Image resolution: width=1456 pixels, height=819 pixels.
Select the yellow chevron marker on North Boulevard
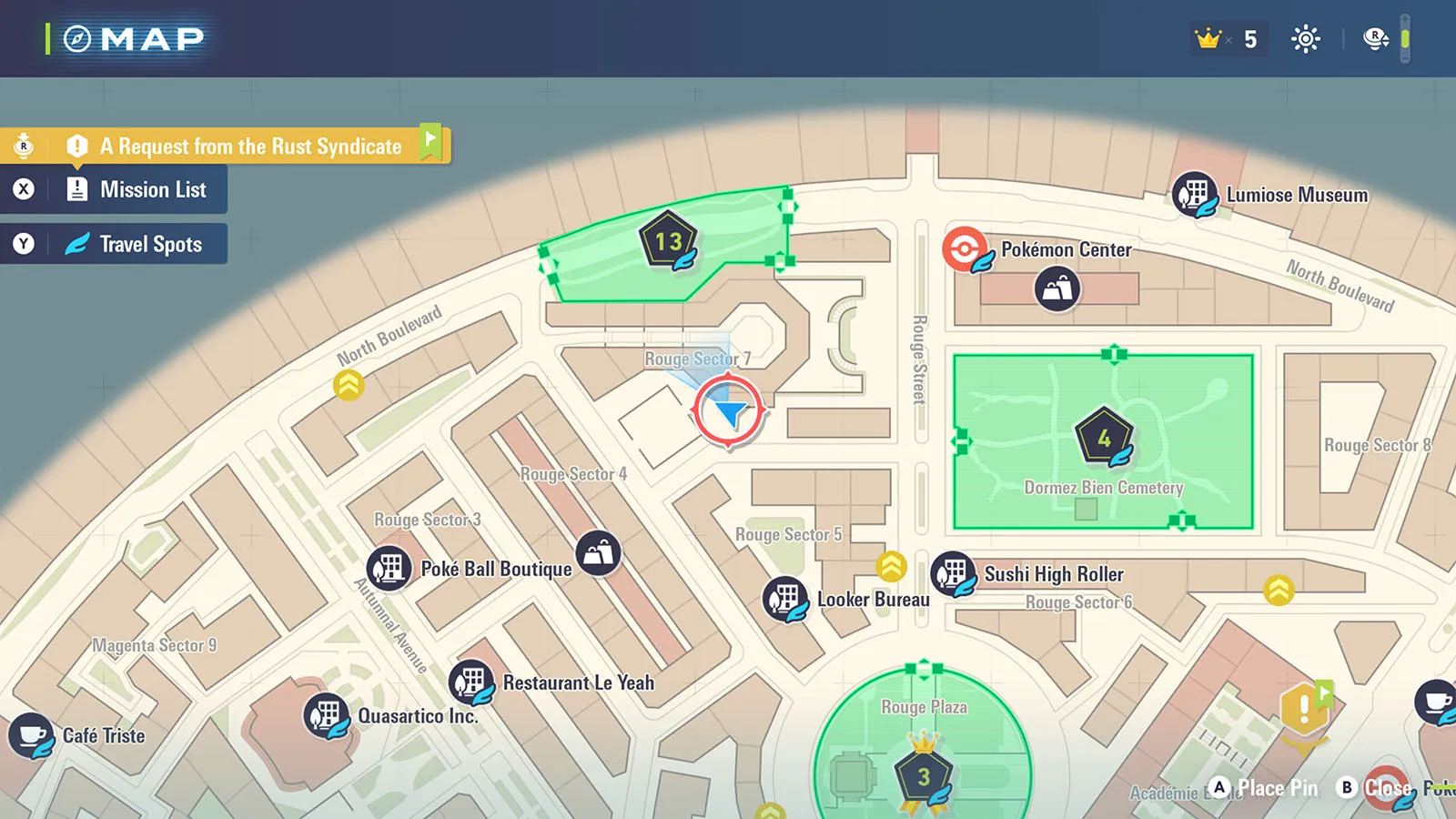click(x=348, y=386)
